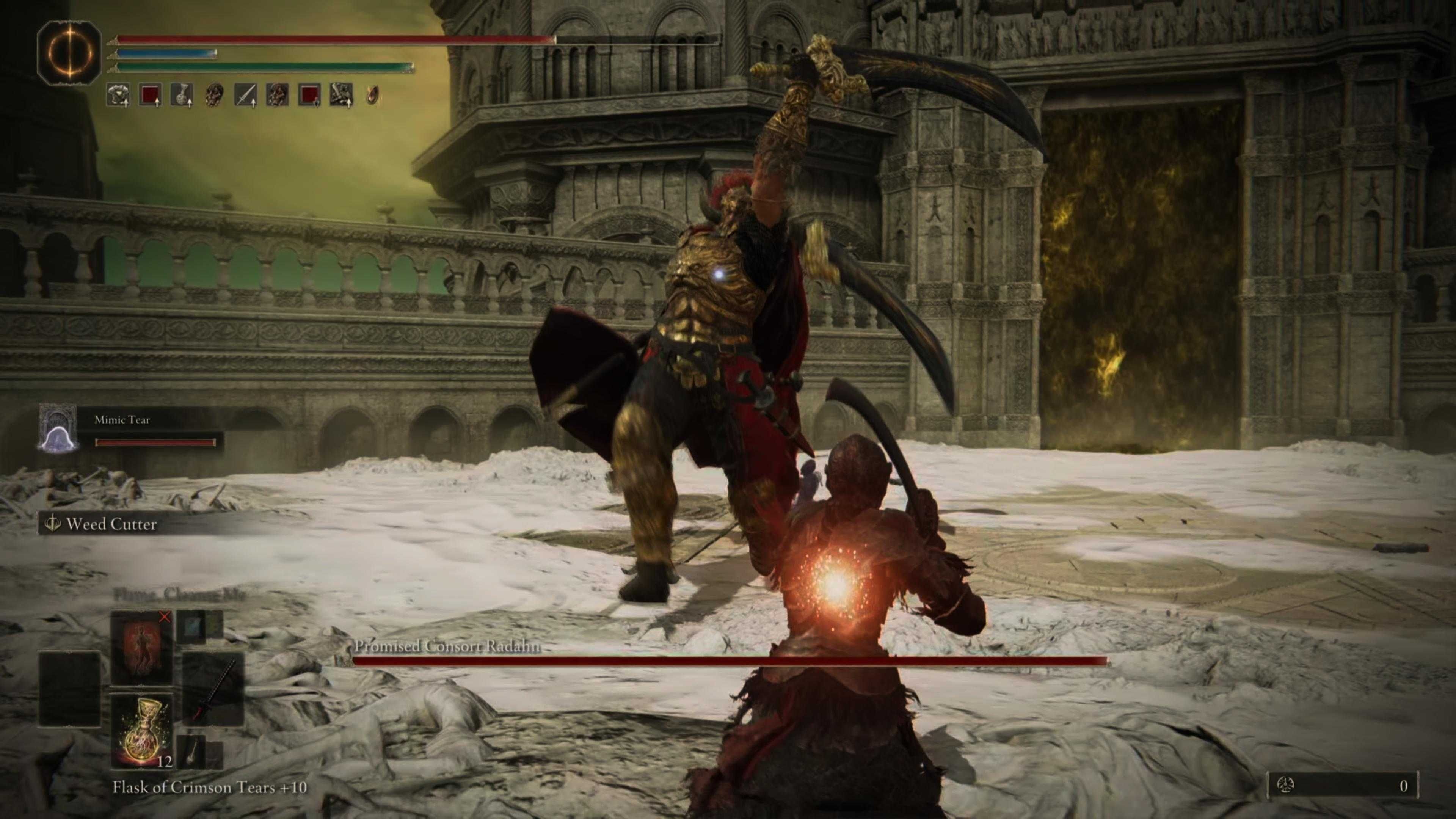Image resolution: width=1456 pixels, height=819 pixels.
Task: Select the Flask of Crimson Tears icon
Action: 143,734
